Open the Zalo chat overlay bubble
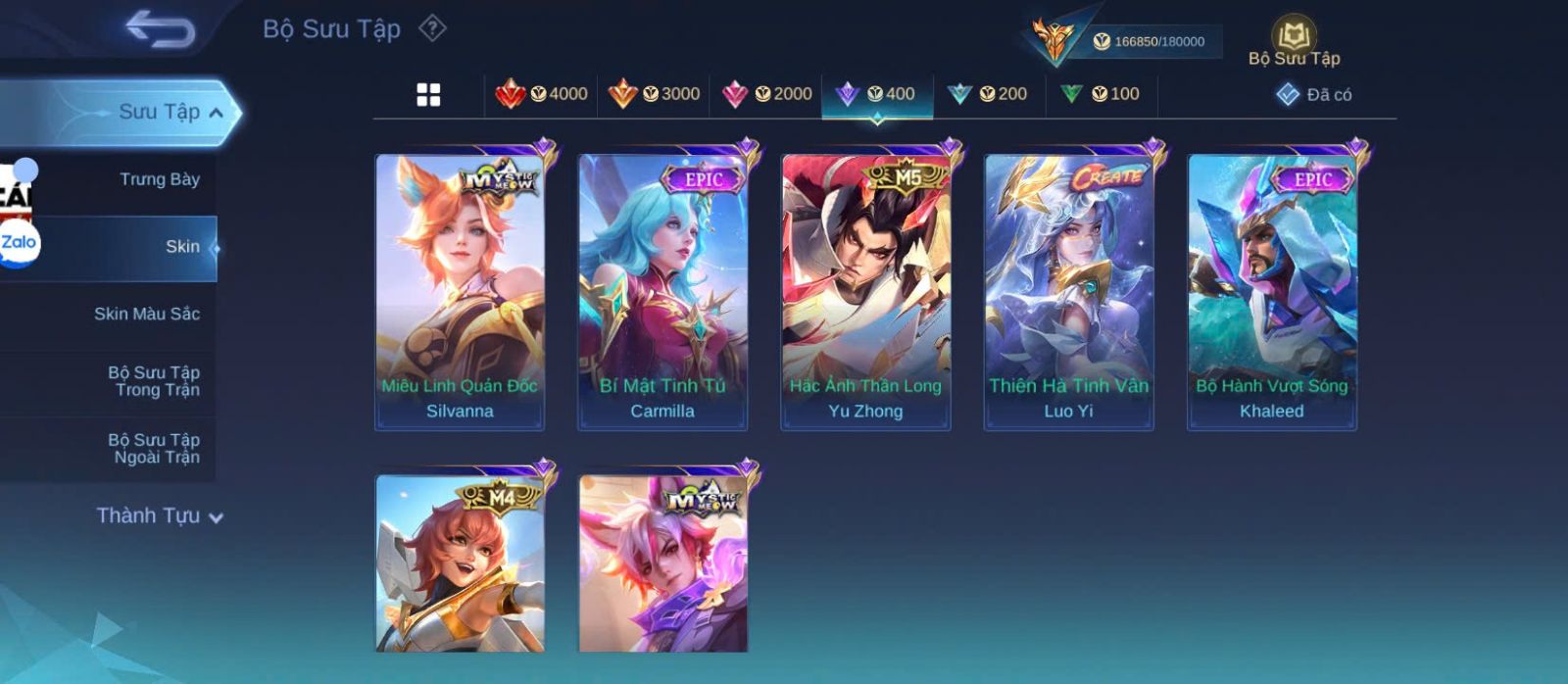The height and width of the screenshot is (684, 1568). 19,243
